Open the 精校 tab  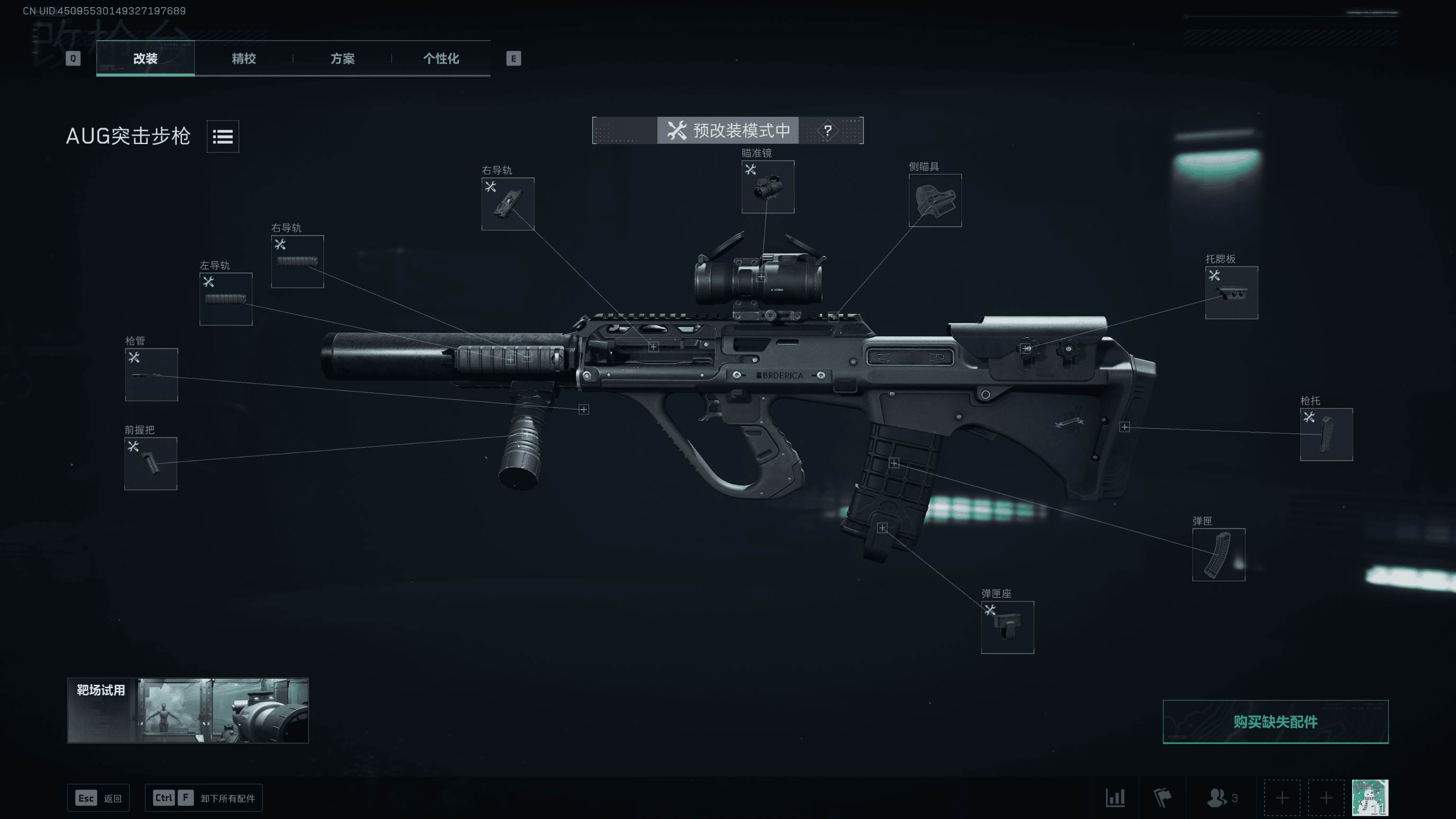pyautogui.click(x=244, y=58)
